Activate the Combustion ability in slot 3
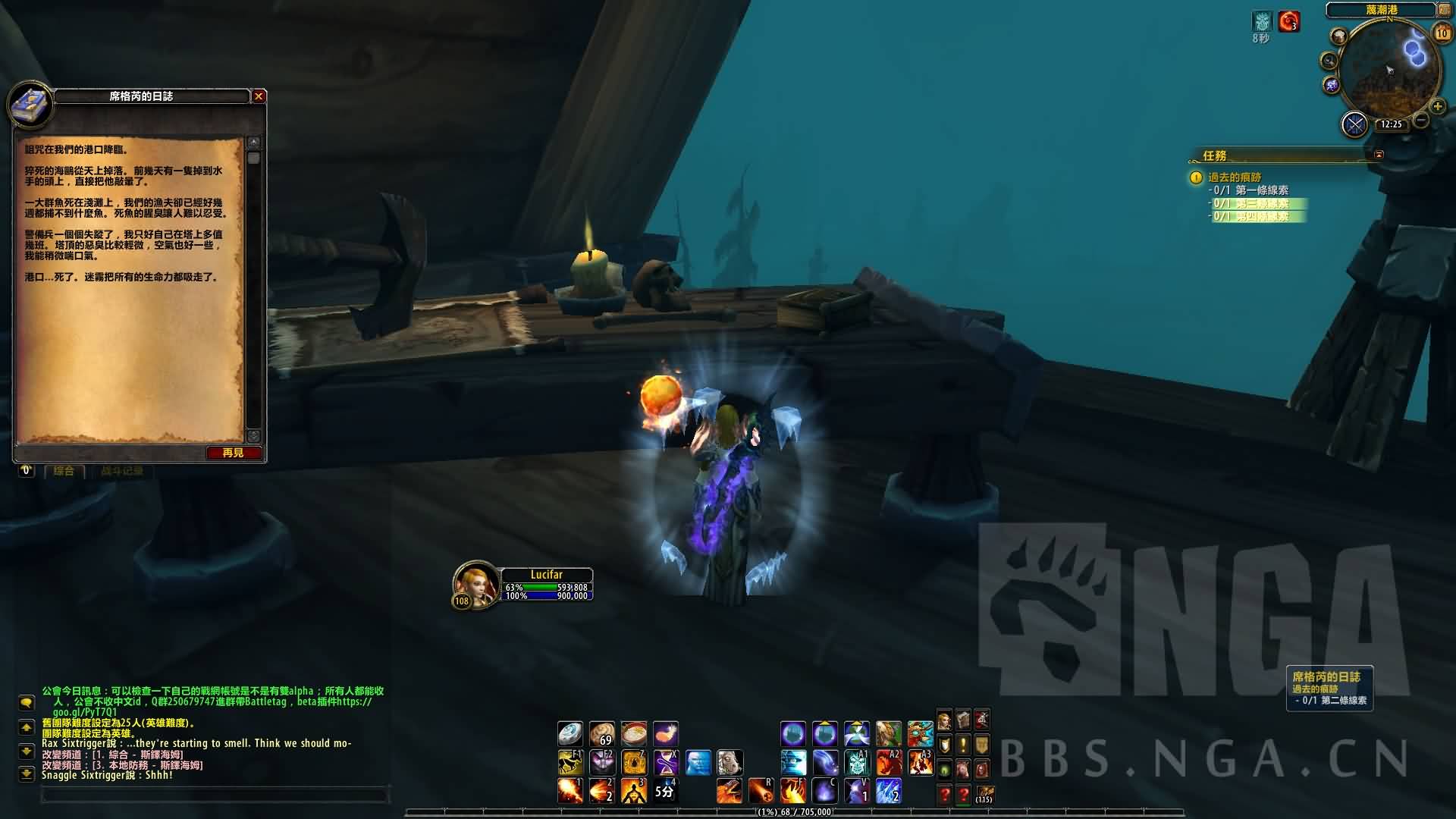The height and width of the screenshot is (819, 1456). [633, 791]
